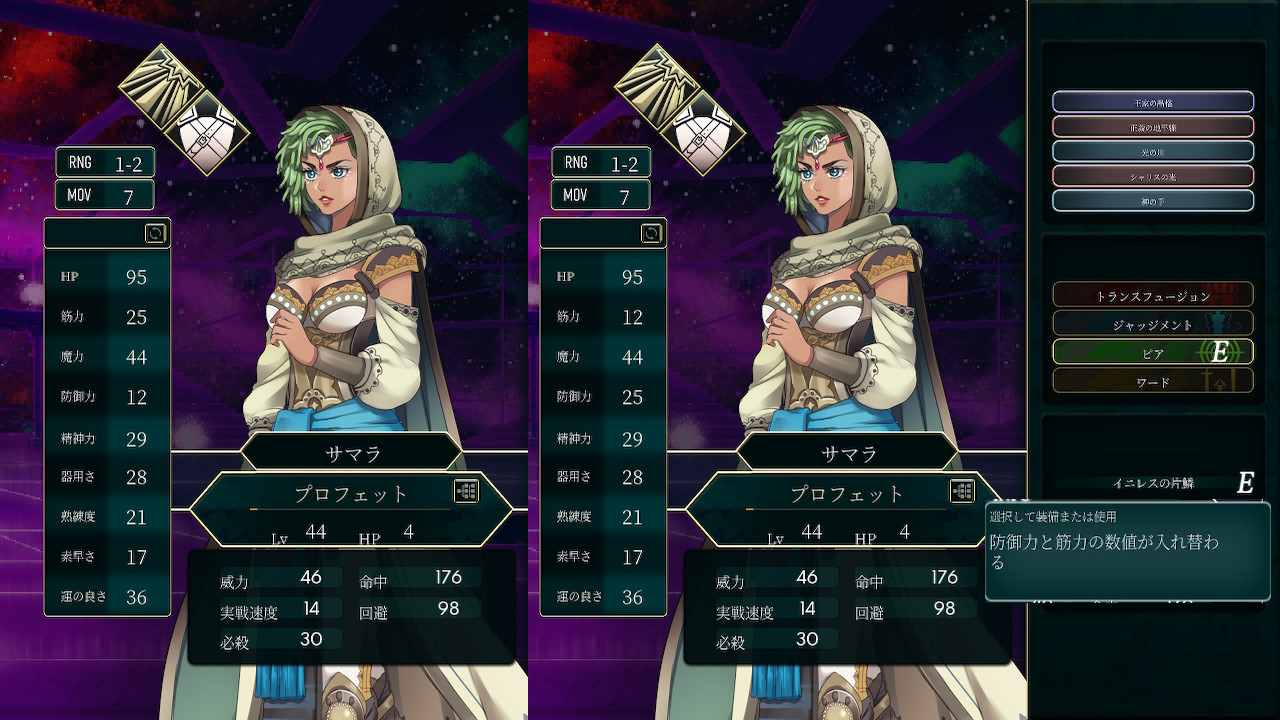Image resolution: width=1280 pixels, height=720 pixels.
Task: Open class tree icon beside プロフェット, 筋力 12 side
Action: 962,491
